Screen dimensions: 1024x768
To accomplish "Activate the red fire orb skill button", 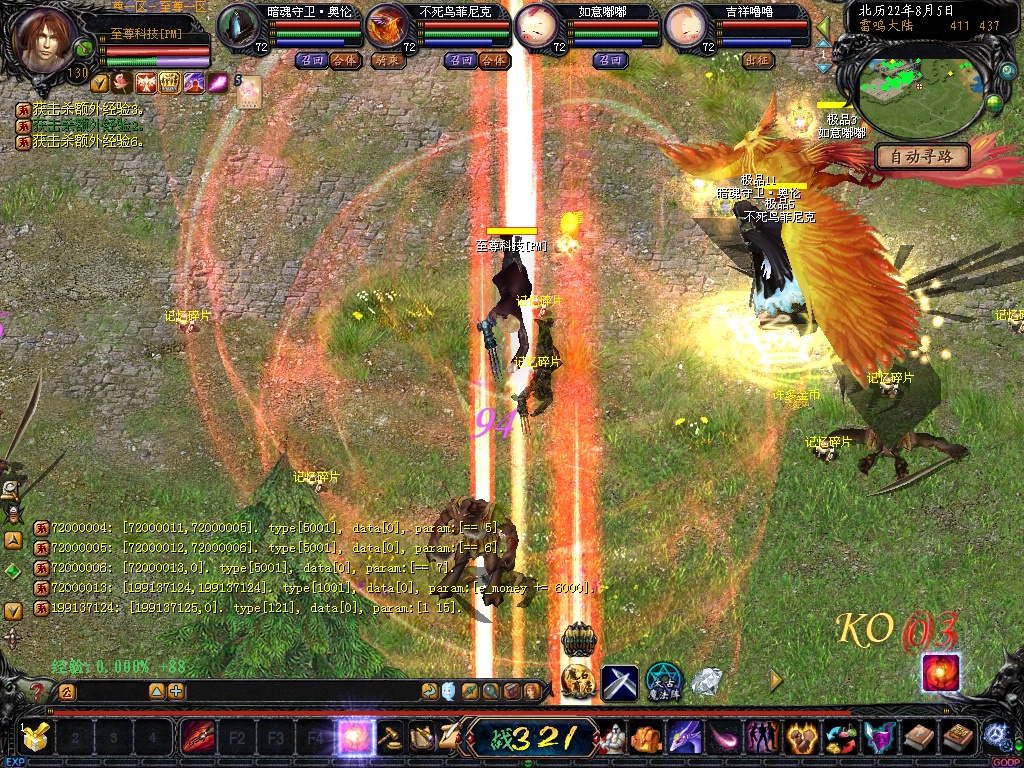I will point(940,673).
